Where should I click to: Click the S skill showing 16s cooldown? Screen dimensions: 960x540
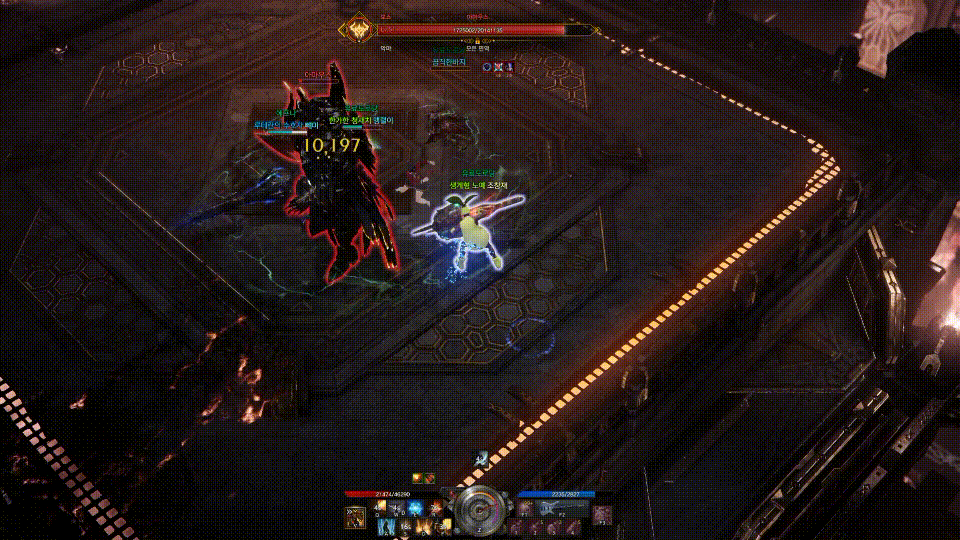pos(403,526)
